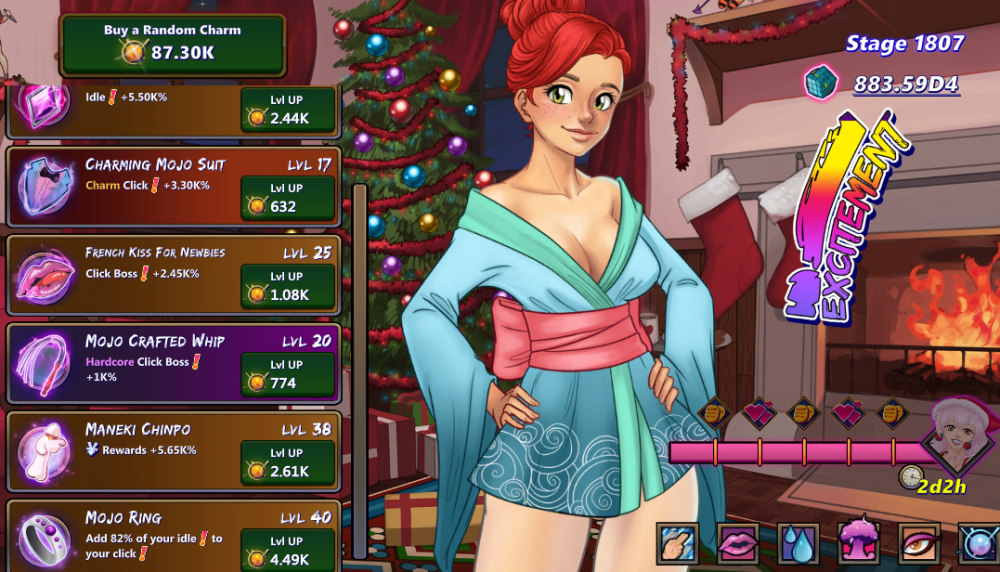Activate the pointing finger skill
Screen dimensions: 1000x572
click(x=677, y=543)
